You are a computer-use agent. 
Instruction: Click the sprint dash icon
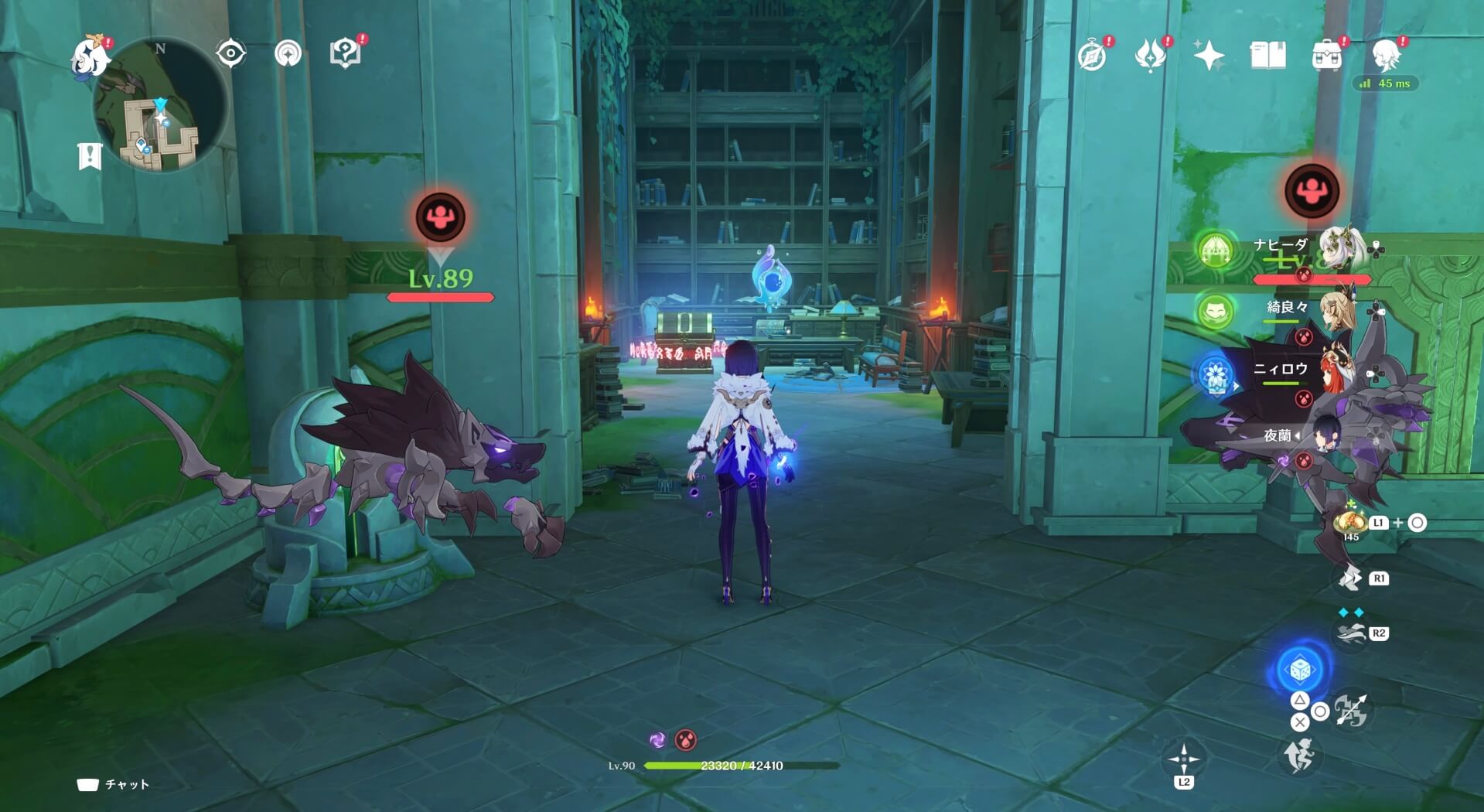pos(1300,756)
